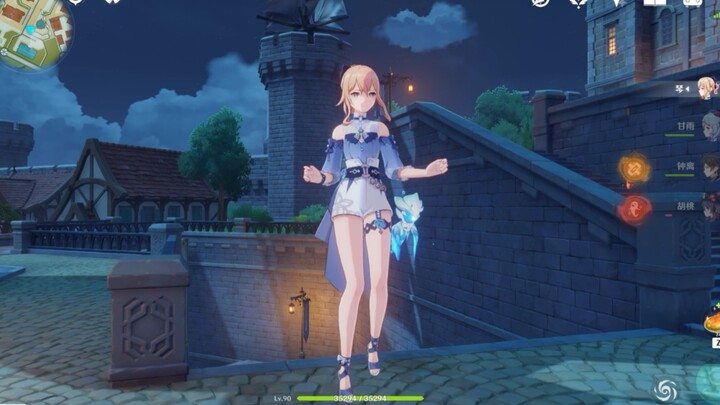Activate the anemo swirl elemental skill
The height and width of the screenshot is (405, 720).
666,390
